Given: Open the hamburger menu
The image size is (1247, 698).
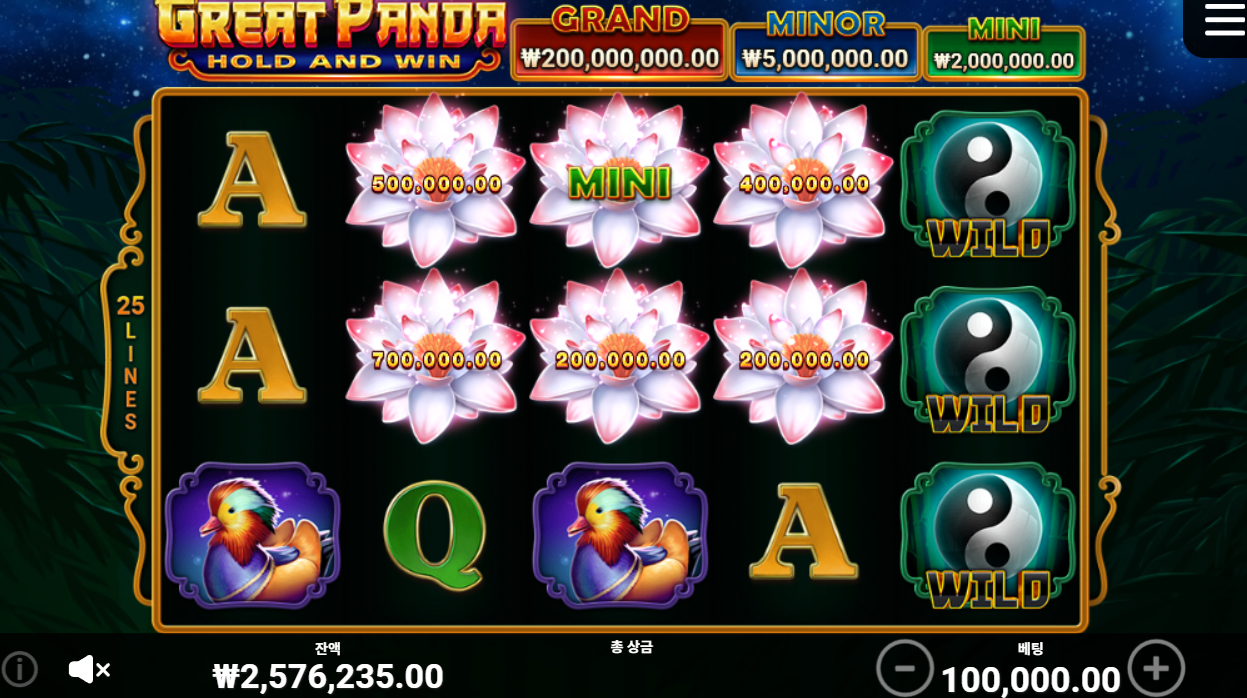Looking at the screenshot, I should coord(1223,20).
